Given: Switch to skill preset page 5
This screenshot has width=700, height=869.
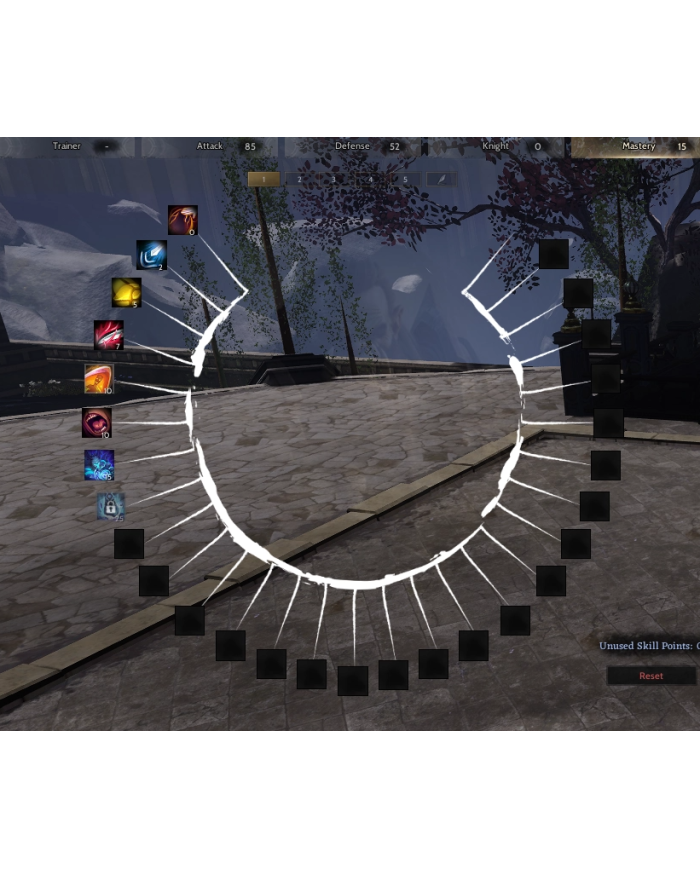Looking at the screenshot, I should click(x=405, y=179).
